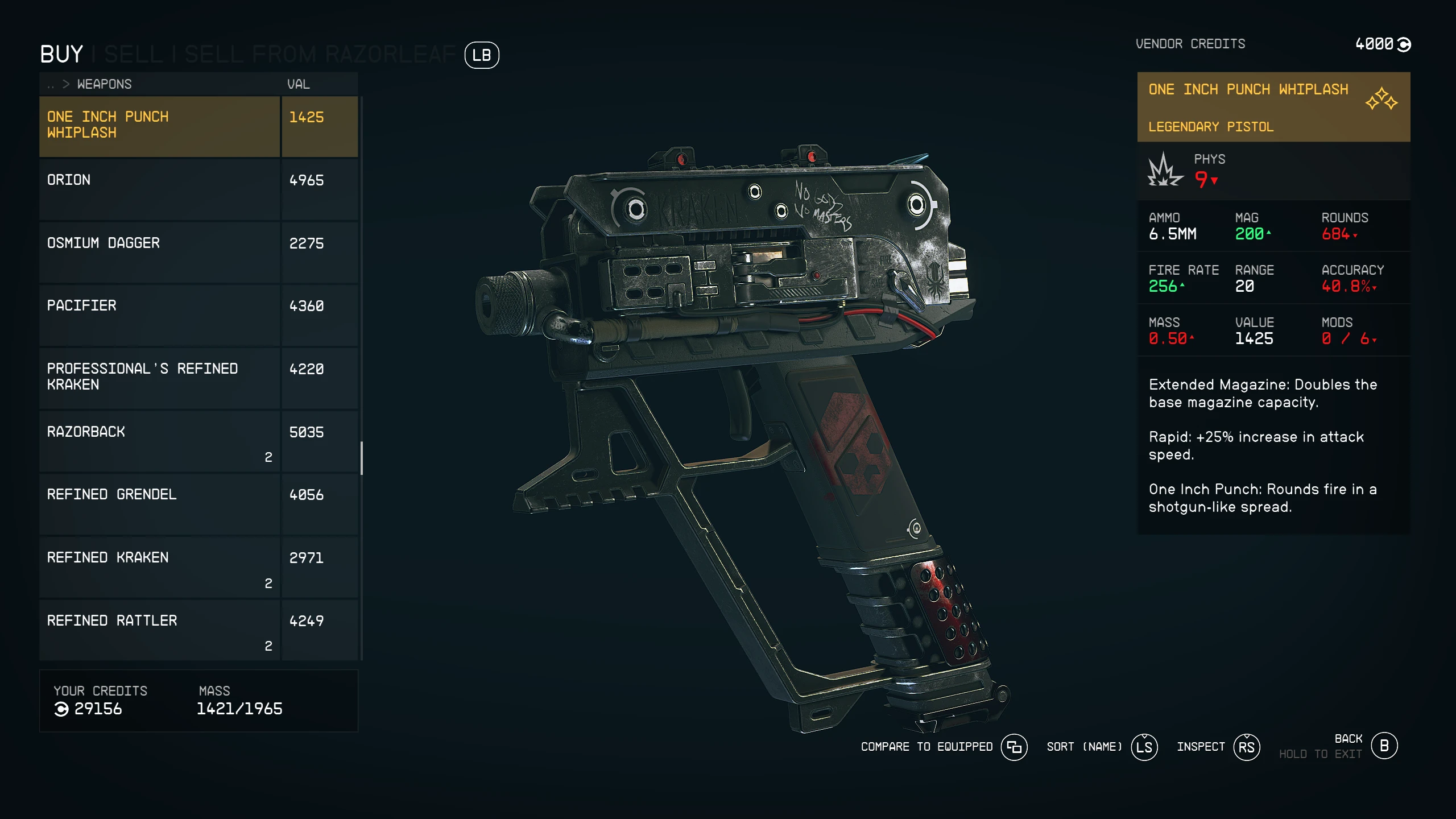1456x819 pixels.
Task: Switch to the Sell tab
Action: pos(133,55)
